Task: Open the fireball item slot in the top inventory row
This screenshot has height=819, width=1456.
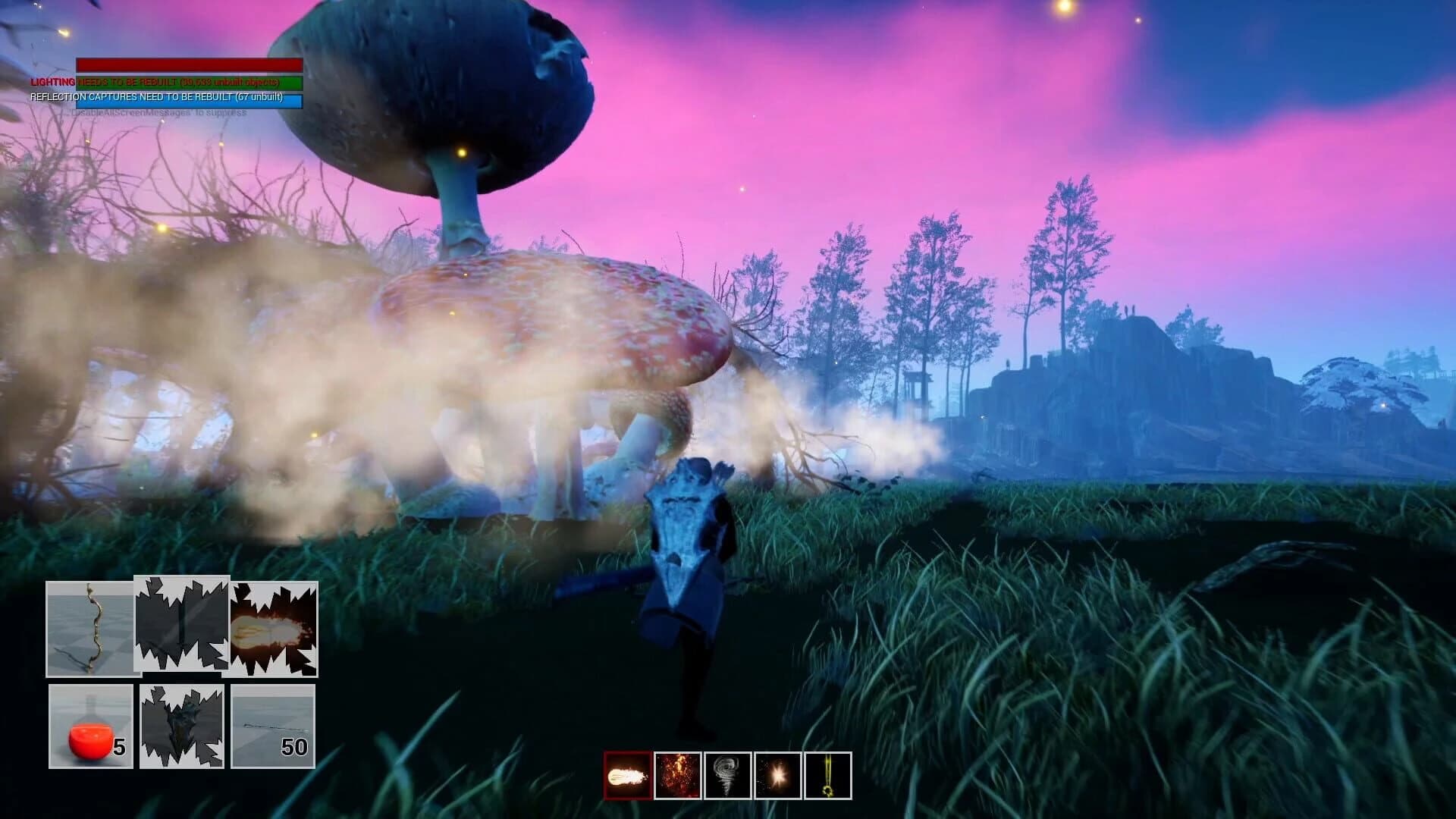Action: 275,631
